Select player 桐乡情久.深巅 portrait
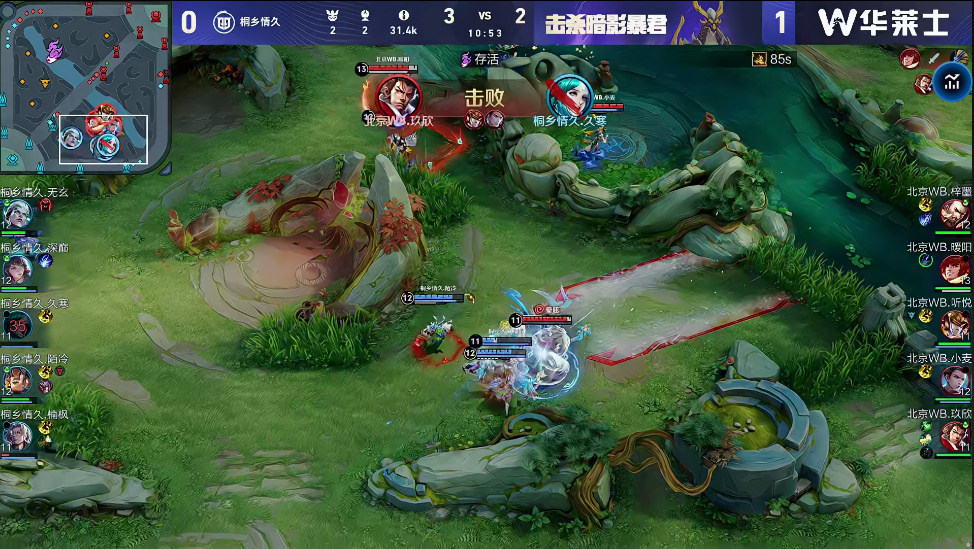Viewport: 974px width, 549px height. (17, 268)
